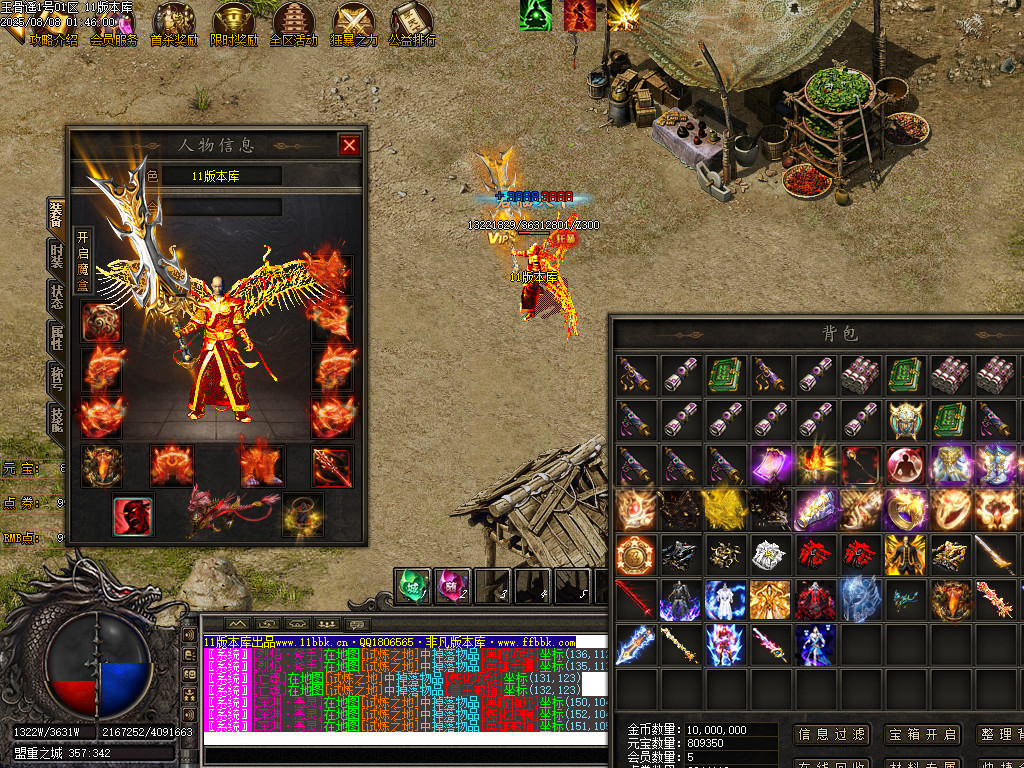Select the green book in the backpack
The width and height of the screenshot is (1024, 768).
click(x=725, y=375)
